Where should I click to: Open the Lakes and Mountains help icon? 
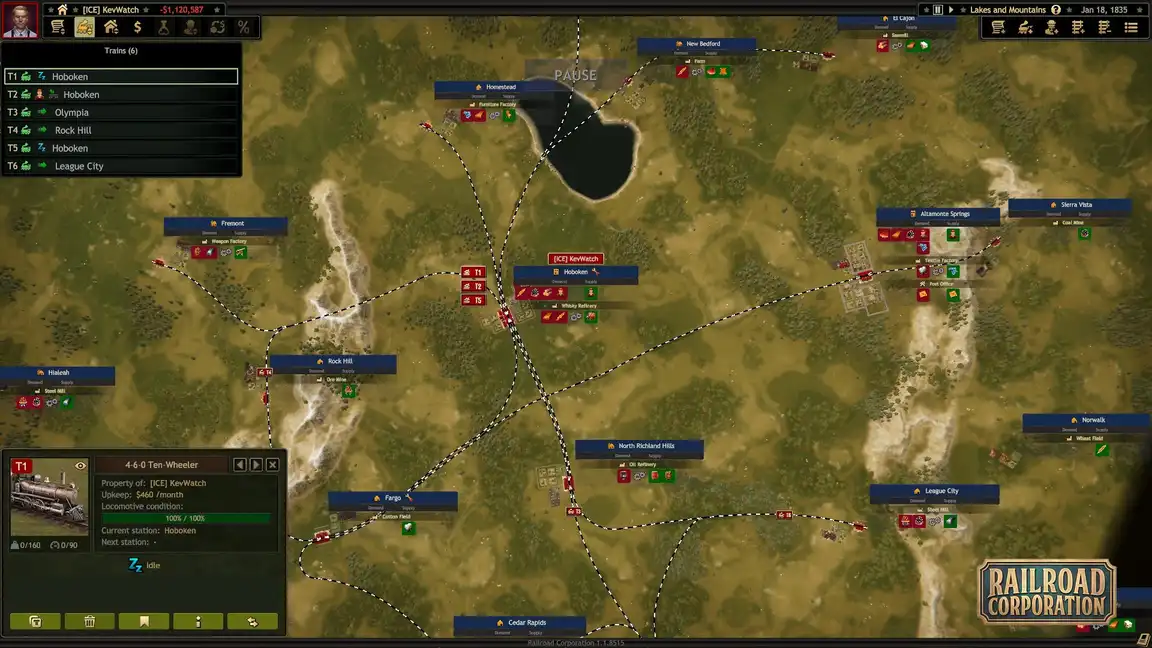[x=1055, y=10]
